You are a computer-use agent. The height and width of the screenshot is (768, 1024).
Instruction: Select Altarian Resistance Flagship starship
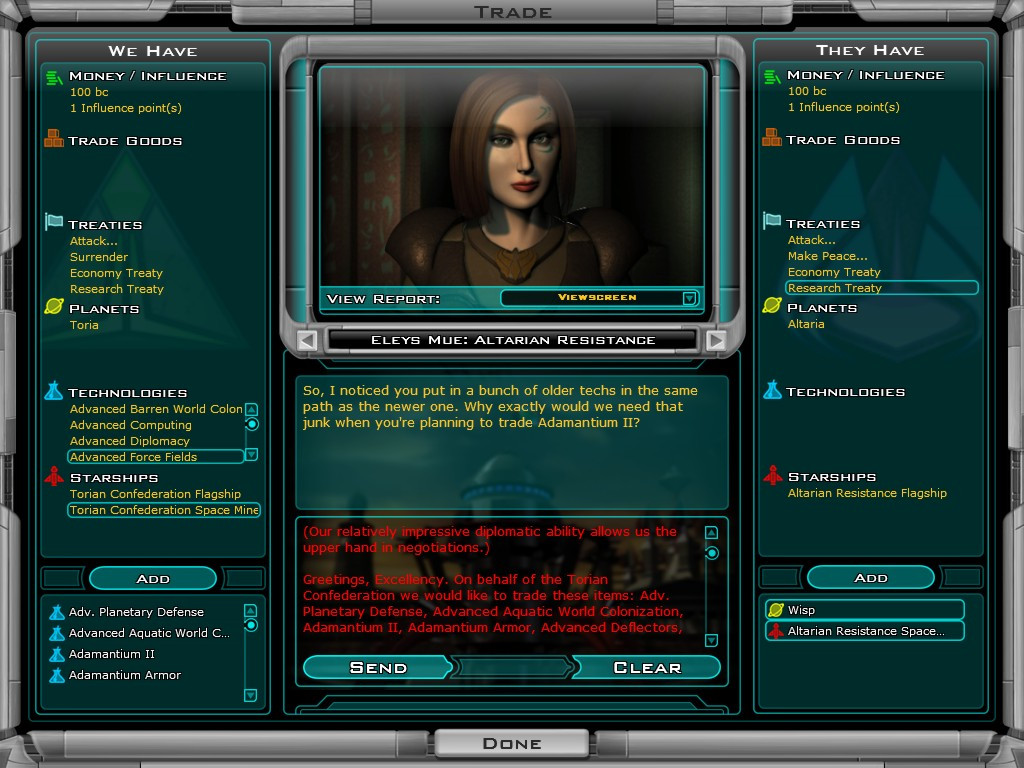click(x=867, y=493)
